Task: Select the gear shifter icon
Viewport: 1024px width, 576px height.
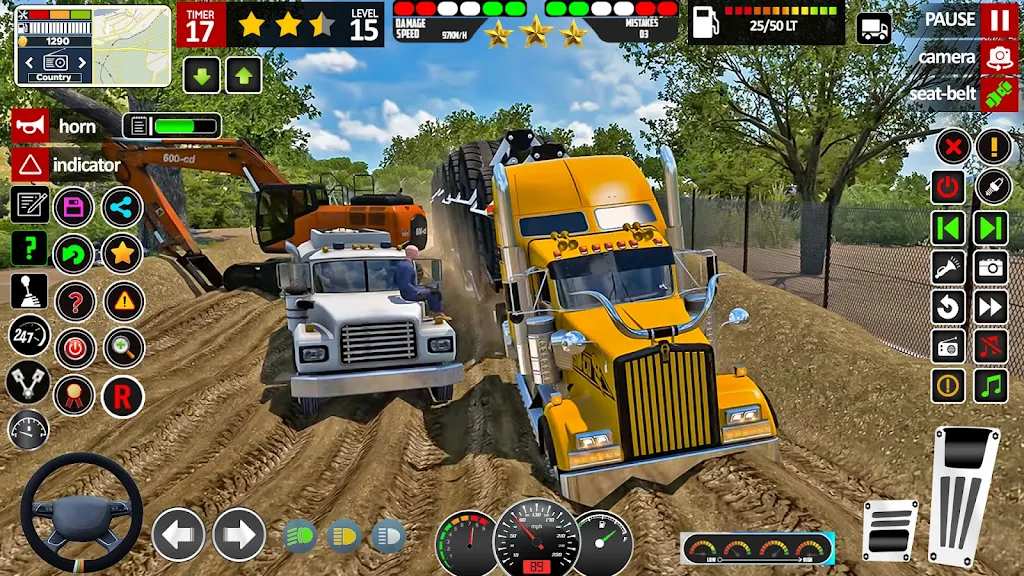Action: [x=29, y=291]
